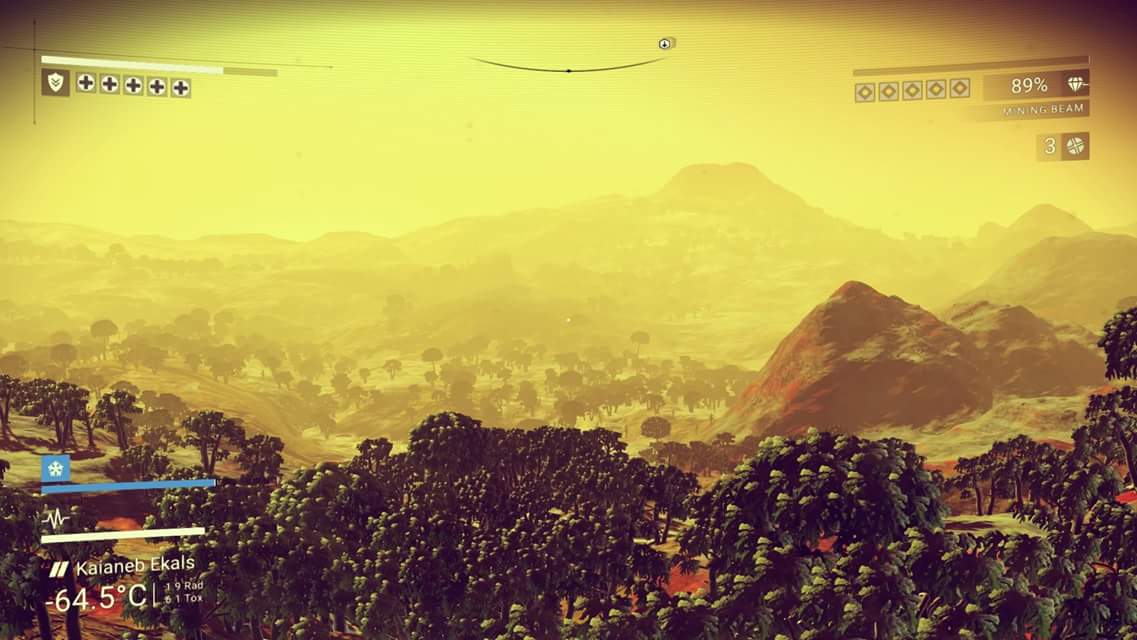Click the shield icon in the HUD
Viewport: 1137px width, 640px height.
point(55,83)
